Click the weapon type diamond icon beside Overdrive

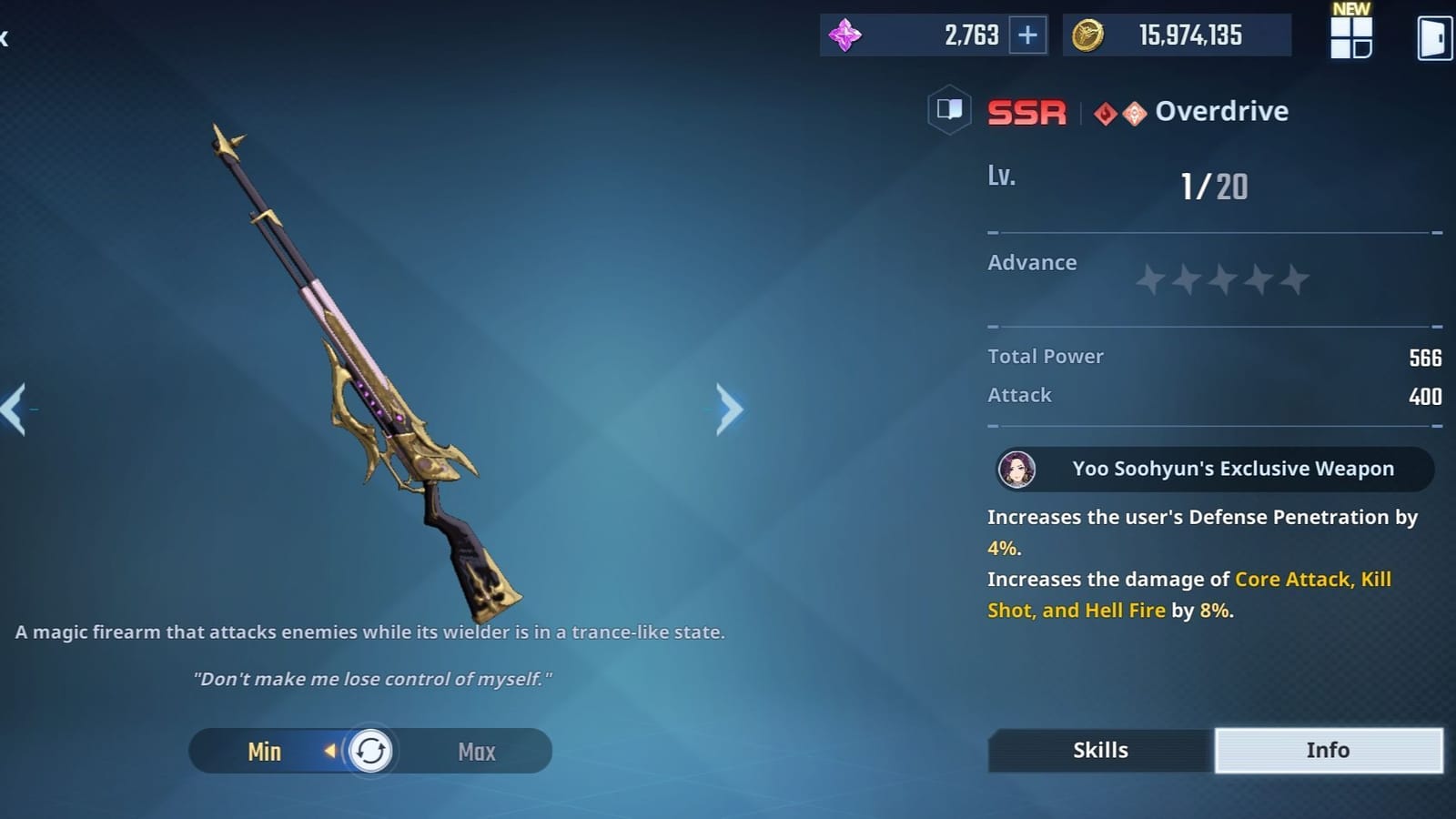(x=1132, y=111)
